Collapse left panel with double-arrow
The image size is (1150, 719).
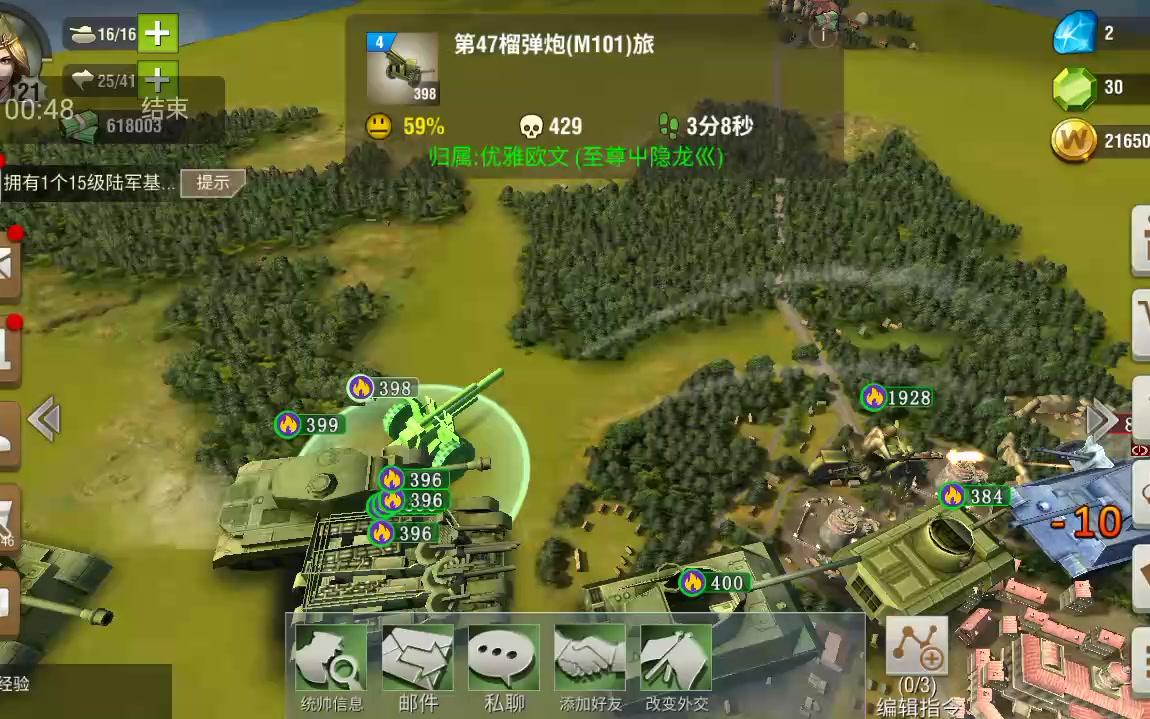point(44,419)
